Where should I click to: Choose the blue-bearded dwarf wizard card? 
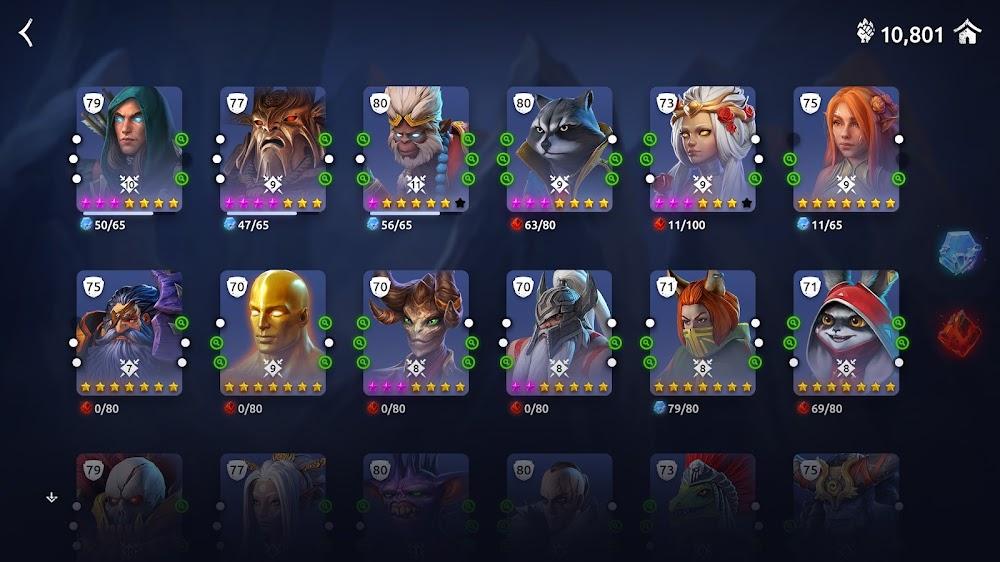tap(130, 331)
